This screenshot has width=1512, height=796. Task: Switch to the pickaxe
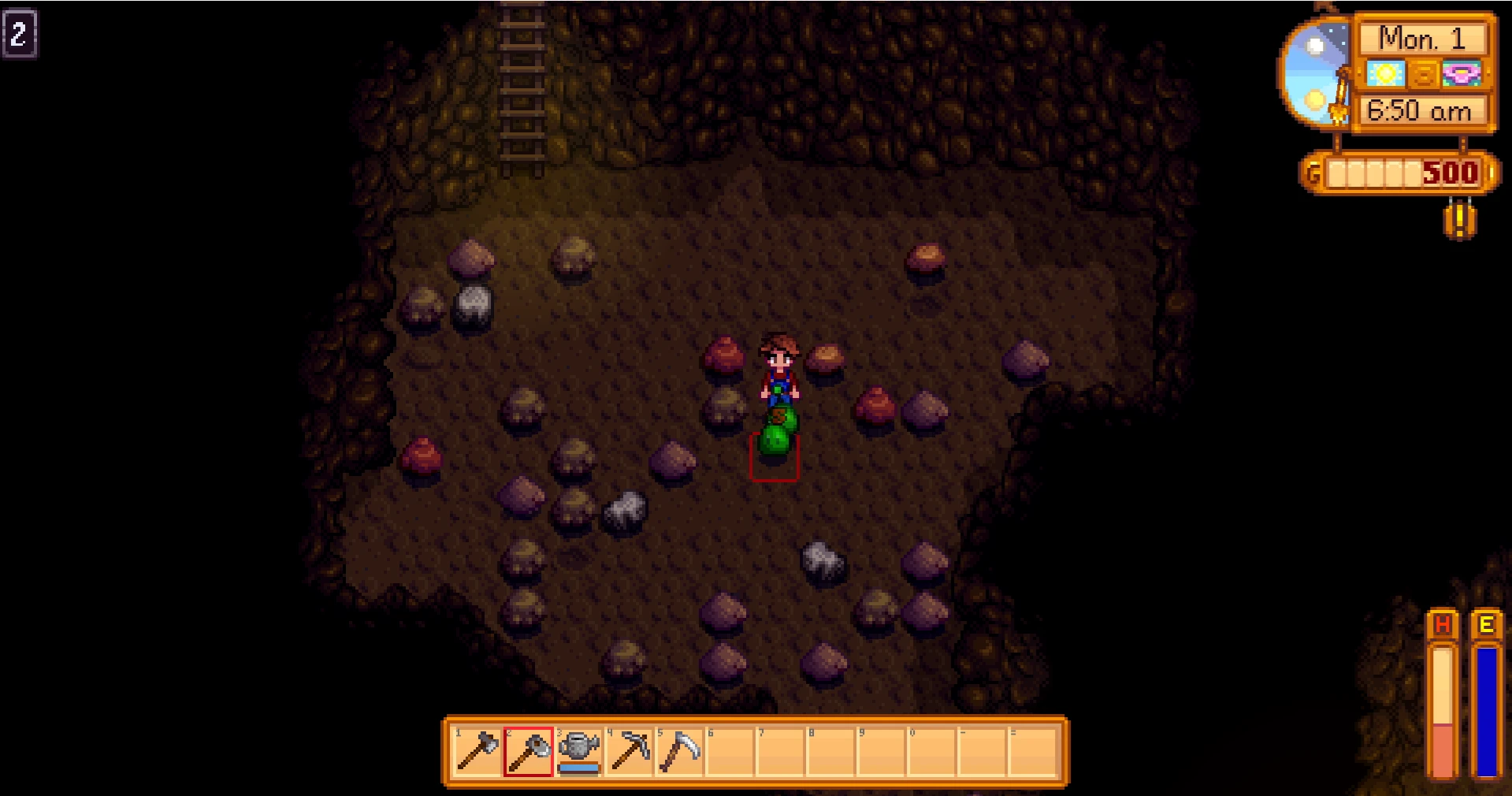(630, 751)
